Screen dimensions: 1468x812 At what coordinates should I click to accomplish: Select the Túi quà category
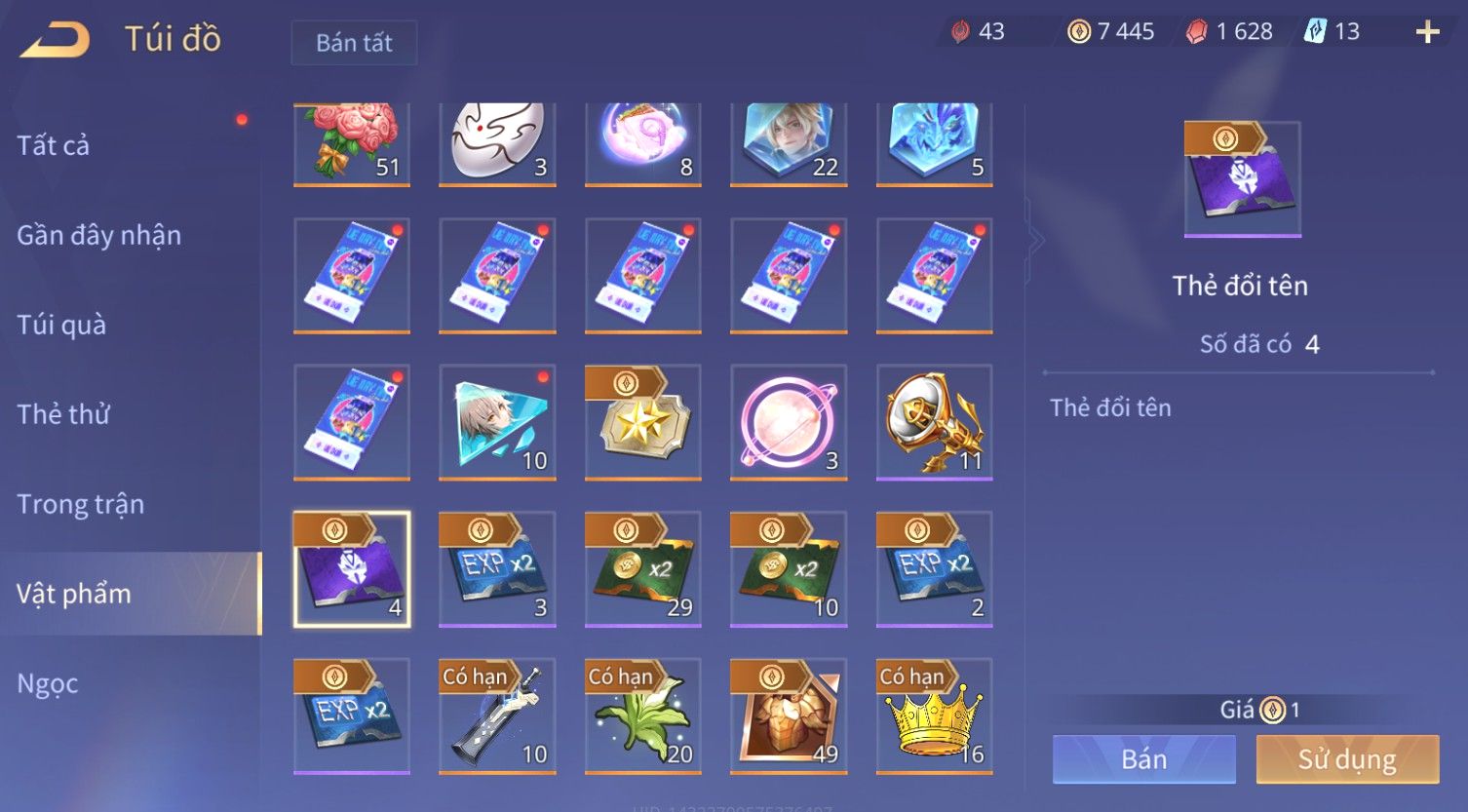61,325
